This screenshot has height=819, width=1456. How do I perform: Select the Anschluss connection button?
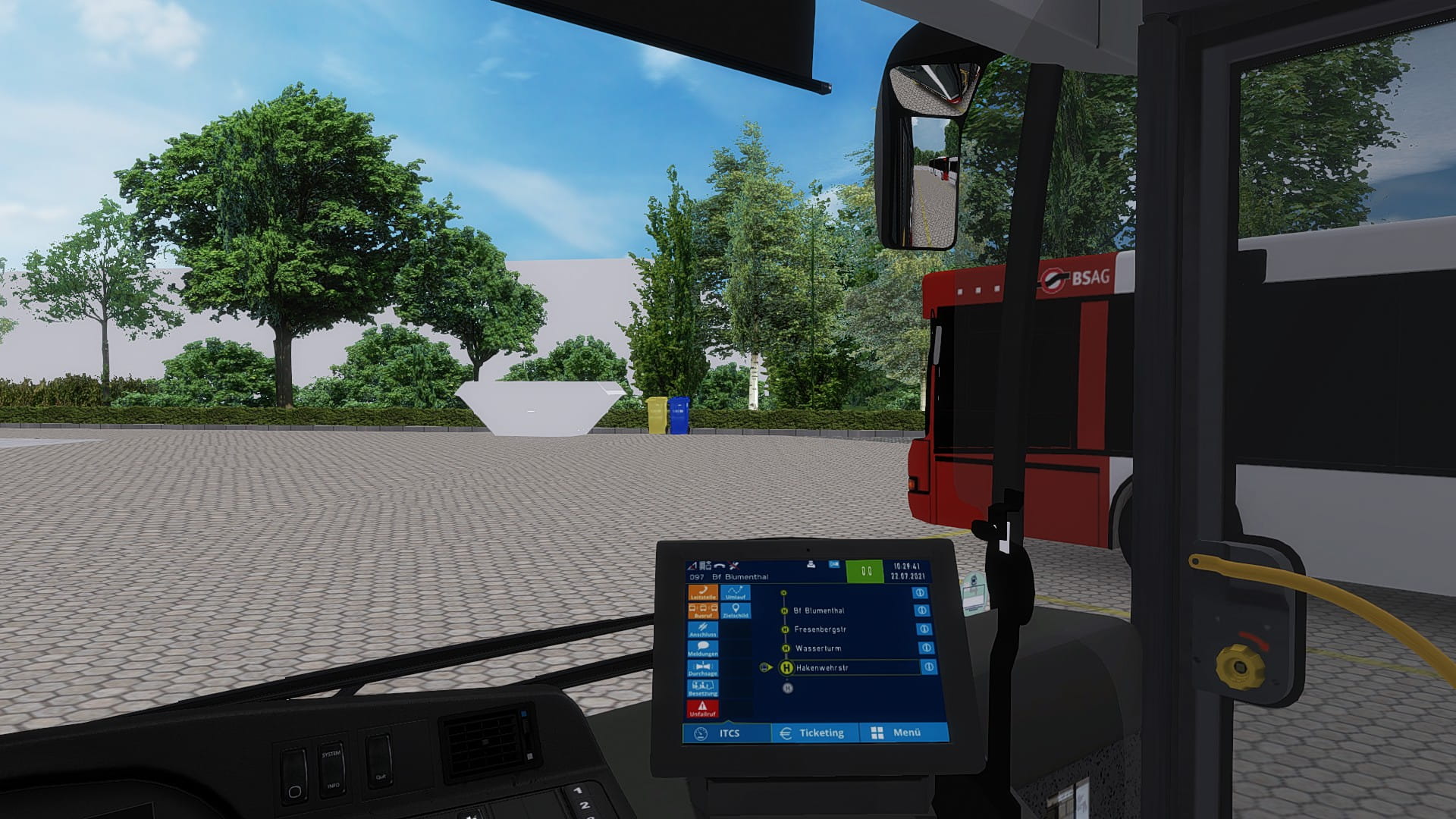[703, 630]
